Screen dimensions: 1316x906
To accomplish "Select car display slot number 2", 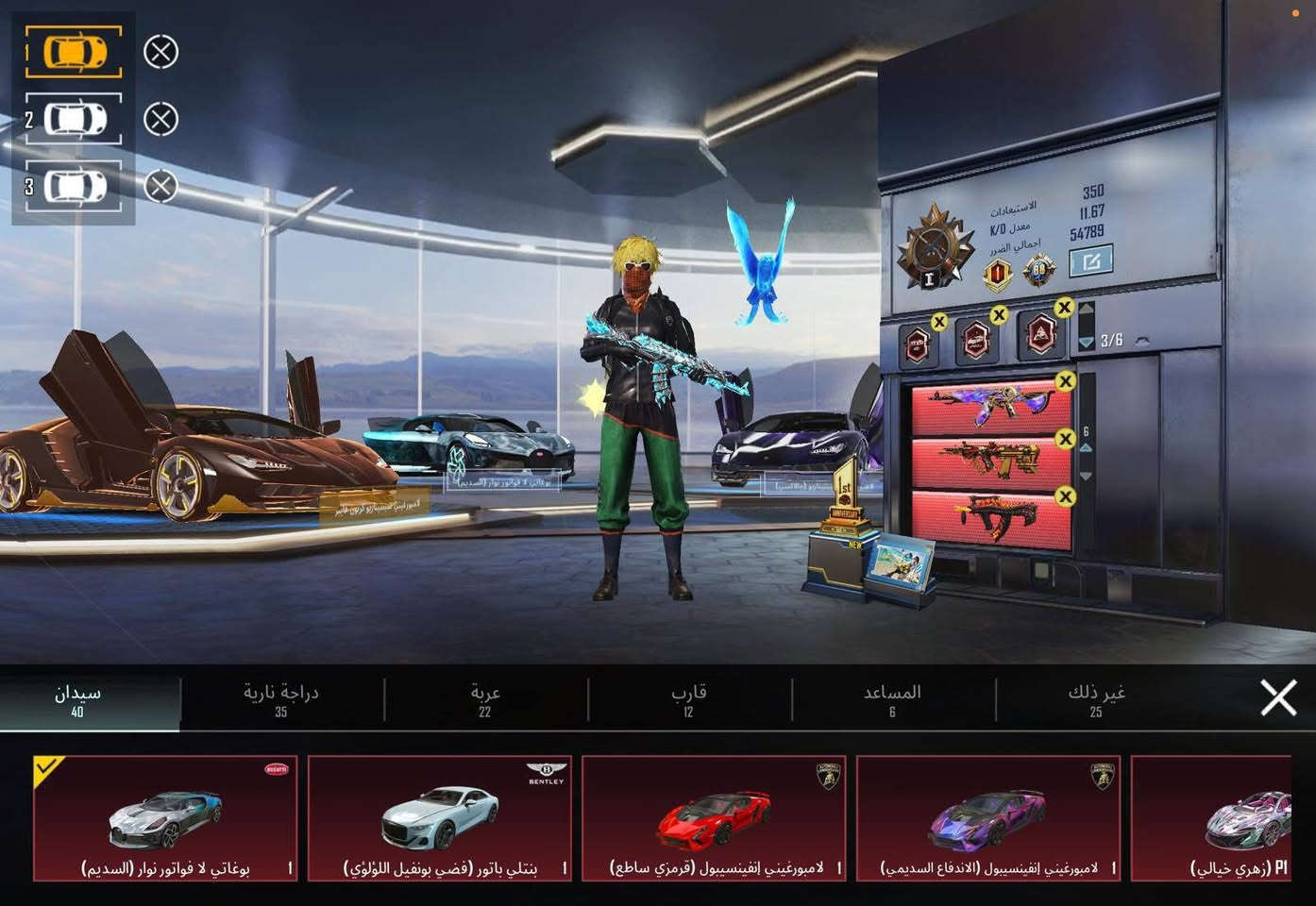I will [74, 119].
